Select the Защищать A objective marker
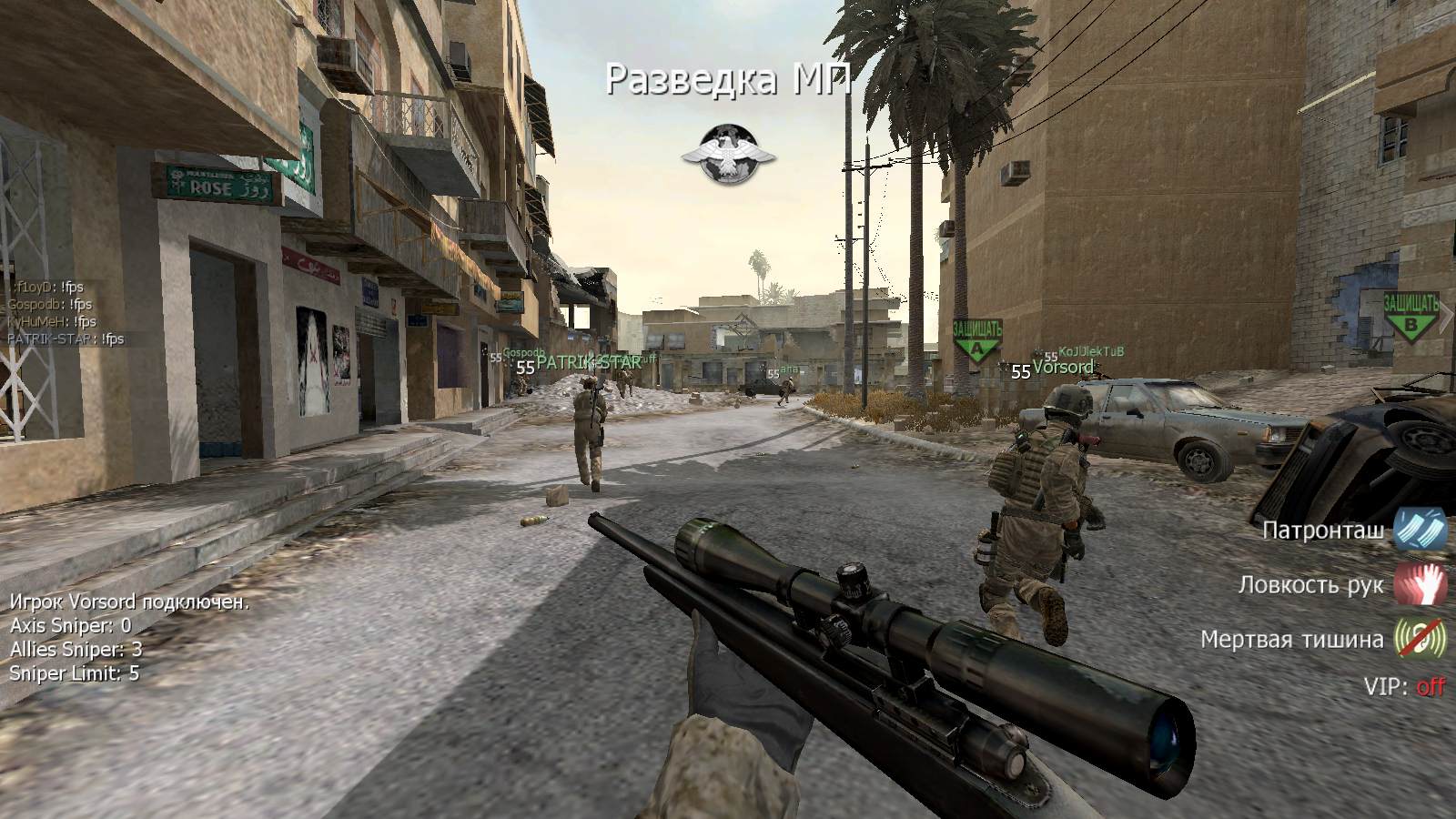 pyautogui.click(x=976, y=340)
